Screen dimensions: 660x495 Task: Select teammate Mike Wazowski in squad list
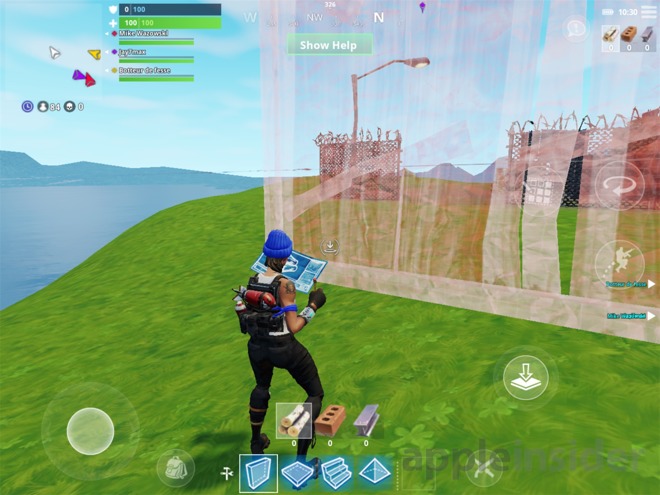pos(143,34)
